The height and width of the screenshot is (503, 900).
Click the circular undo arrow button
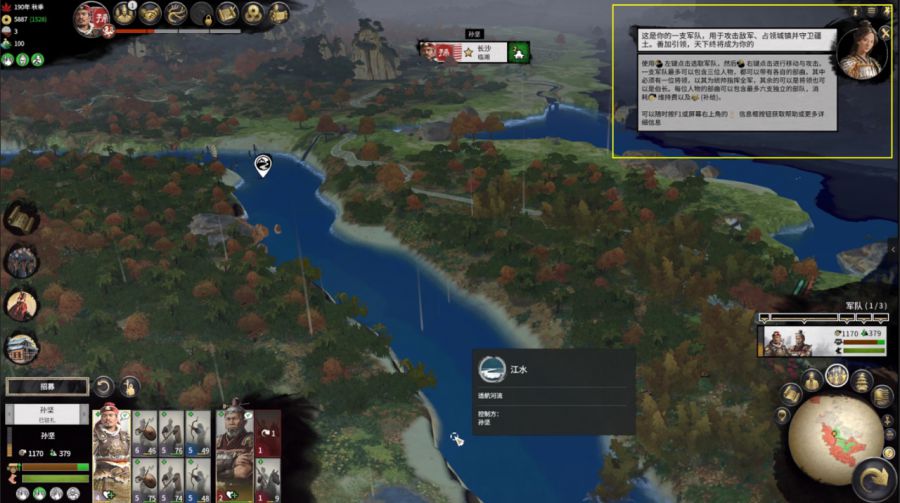(x=104, y=386)
